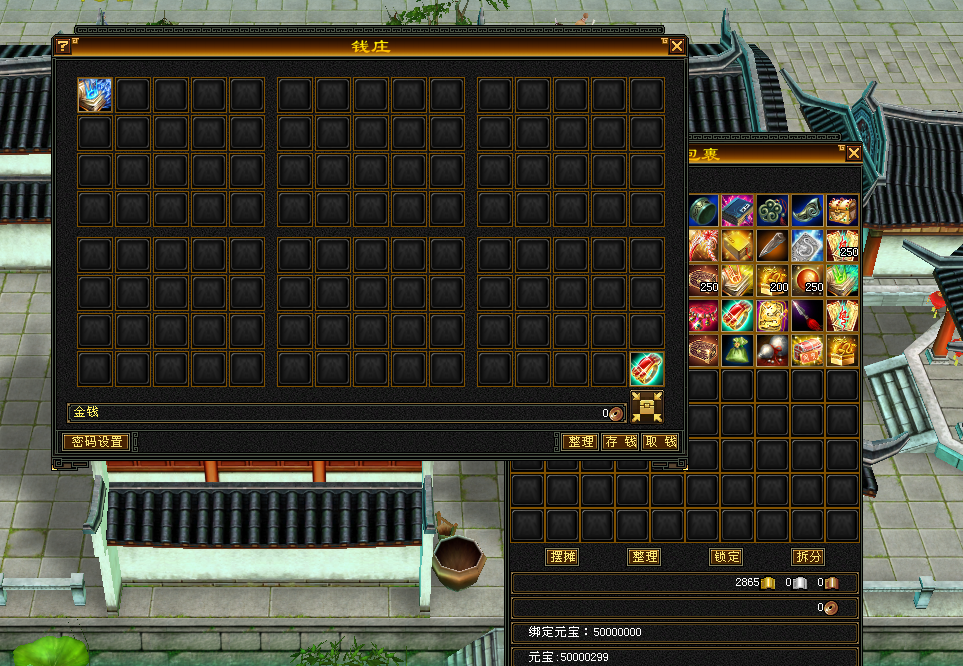Pick the jeweled treasure chest in the bag
The height and width of the screenshot is (666, 963).
pyautogui.click(x=842, y=210)
